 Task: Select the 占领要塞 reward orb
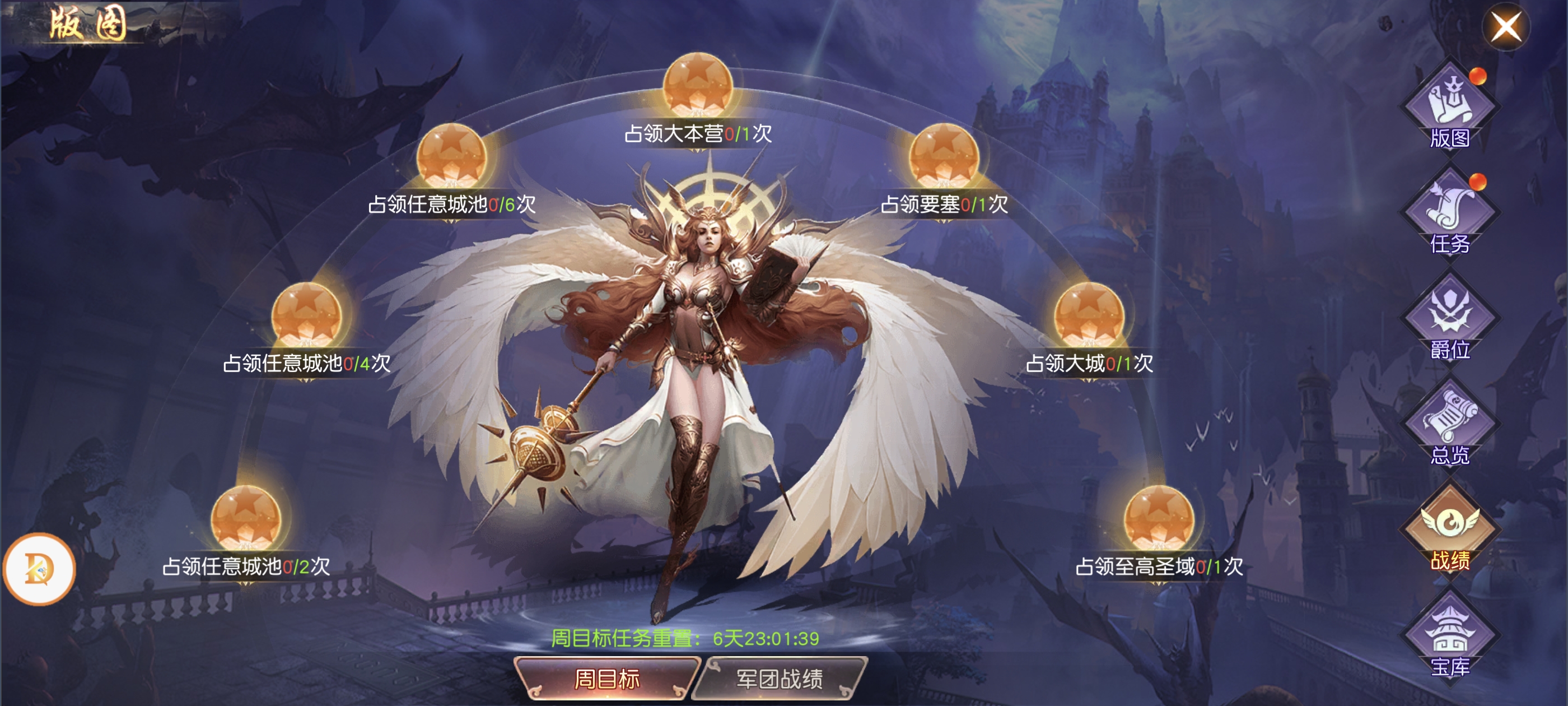pos(944,156)
